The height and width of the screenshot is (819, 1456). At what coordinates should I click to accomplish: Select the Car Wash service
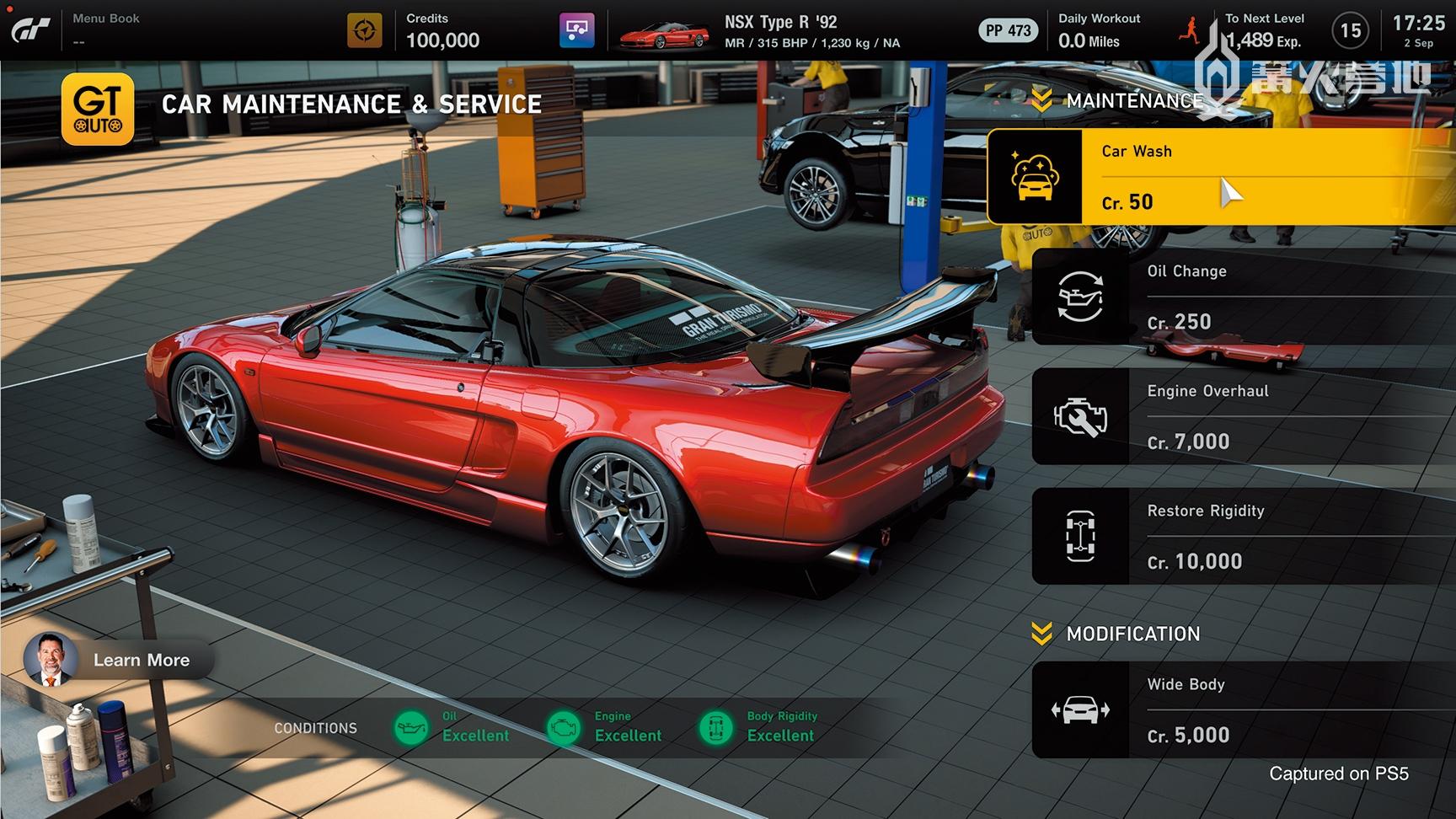pyautogui.click(x=1222, y=176)
